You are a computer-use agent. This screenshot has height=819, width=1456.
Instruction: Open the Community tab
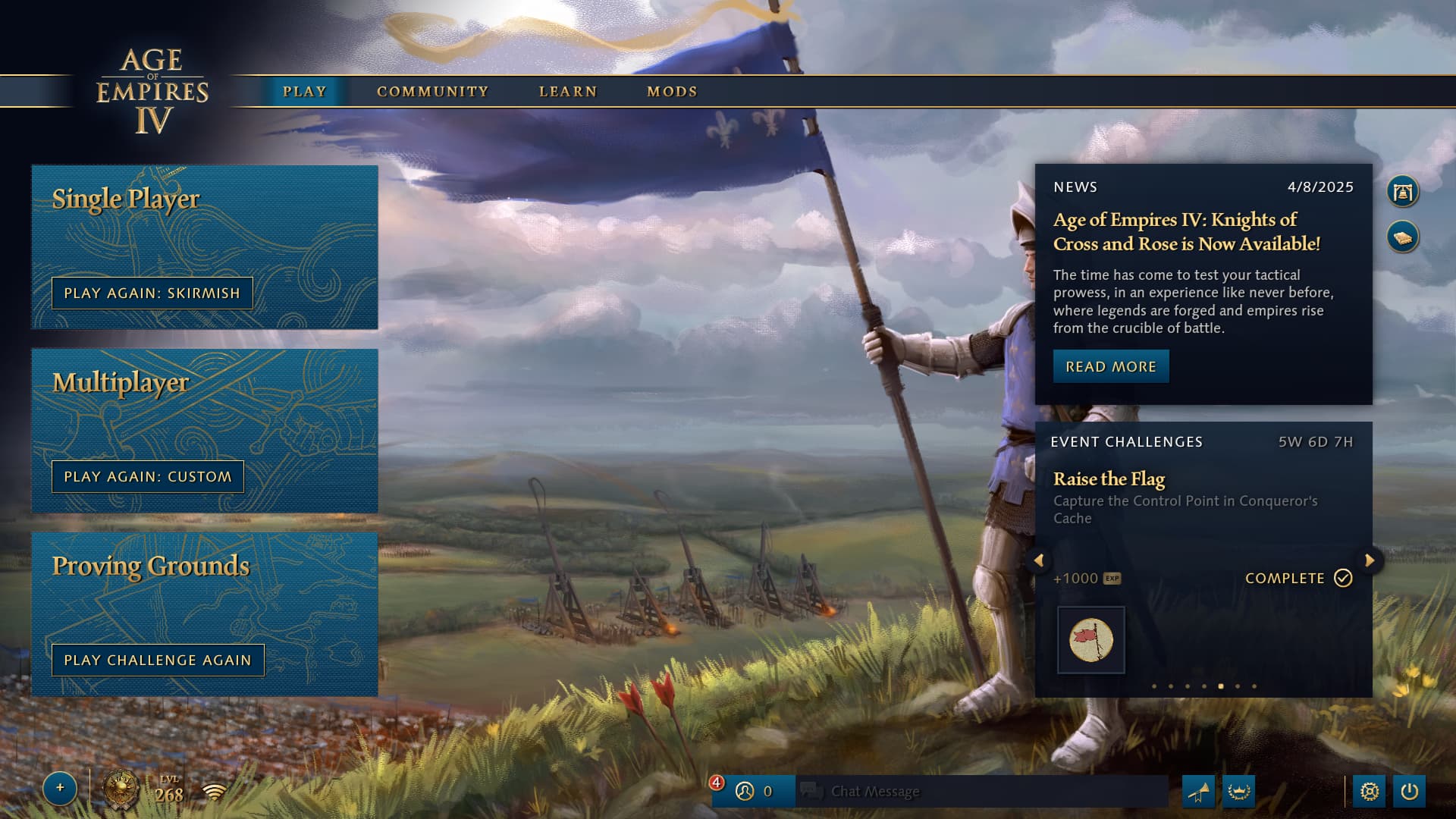click(x=432, y=92)
